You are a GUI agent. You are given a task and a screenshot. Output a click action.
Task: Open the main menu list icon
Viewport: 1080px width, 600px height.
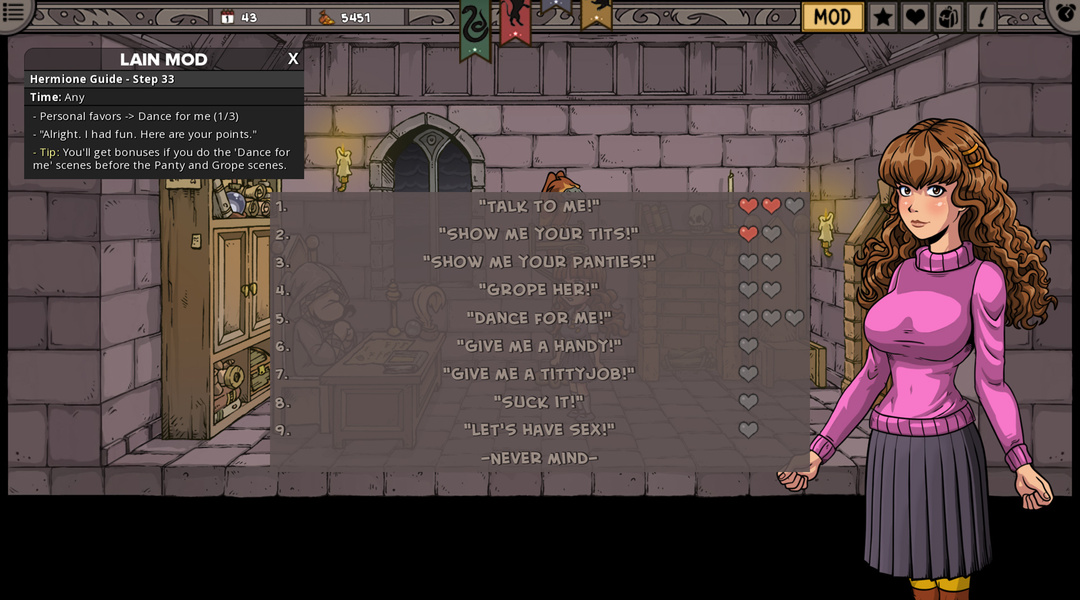click(14, 12)
